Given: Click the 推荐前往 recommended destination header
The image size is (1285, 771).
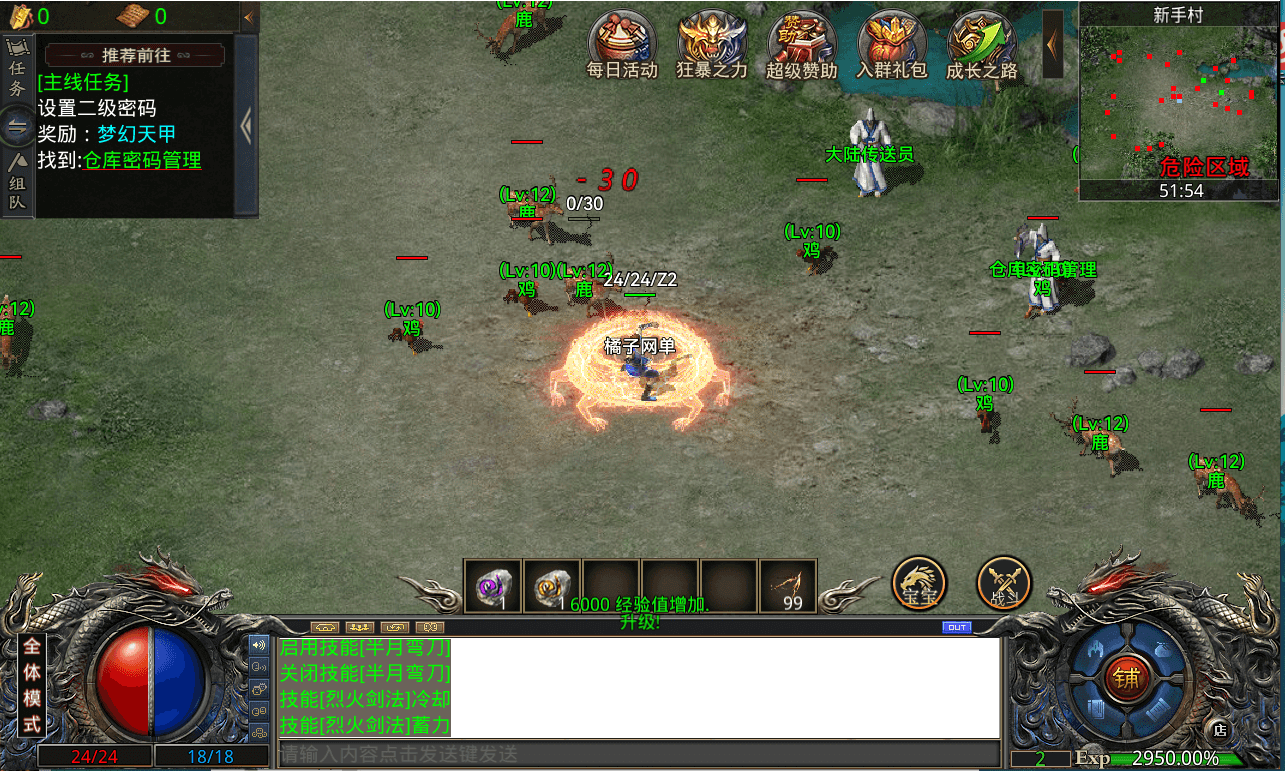Looking at the screenshot, I should [136, 56].
